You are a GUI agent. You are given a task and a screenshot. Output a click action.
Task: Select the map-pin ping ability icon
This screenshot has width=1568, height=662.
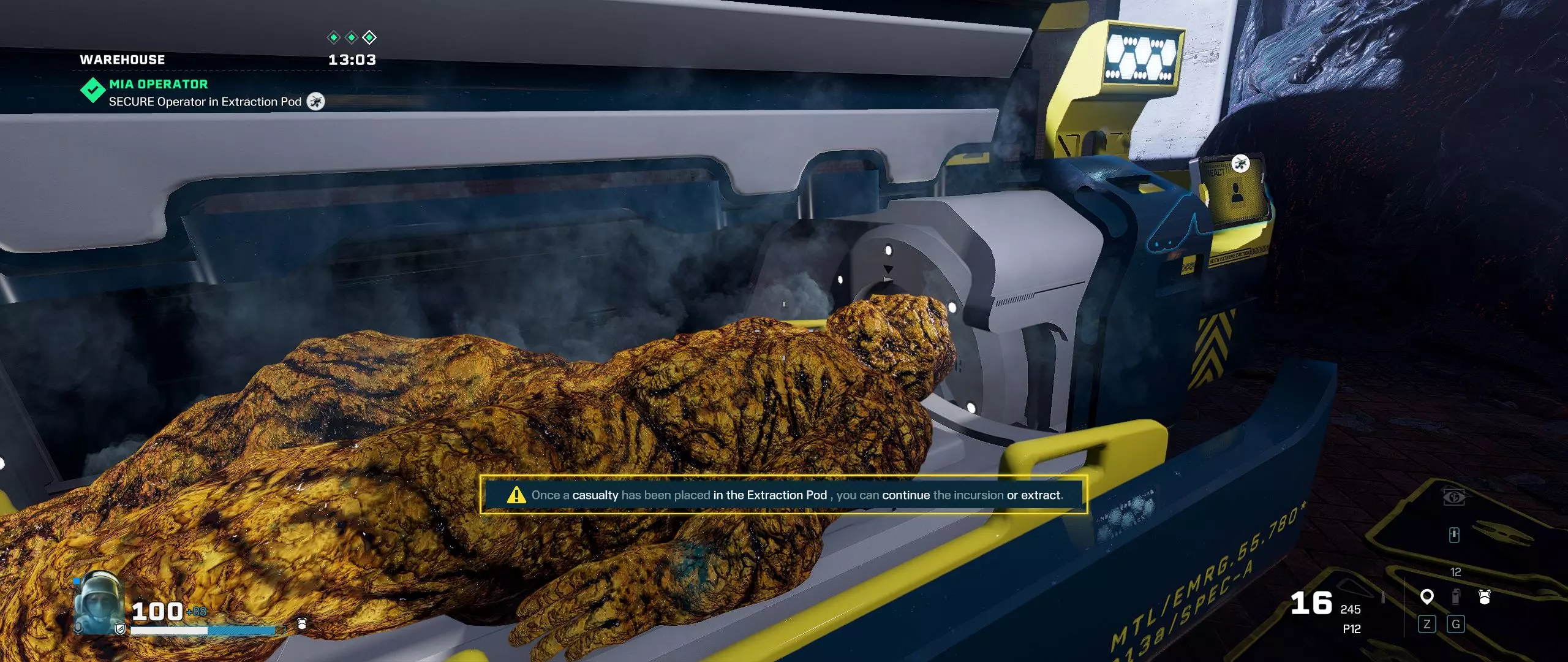1427,596
